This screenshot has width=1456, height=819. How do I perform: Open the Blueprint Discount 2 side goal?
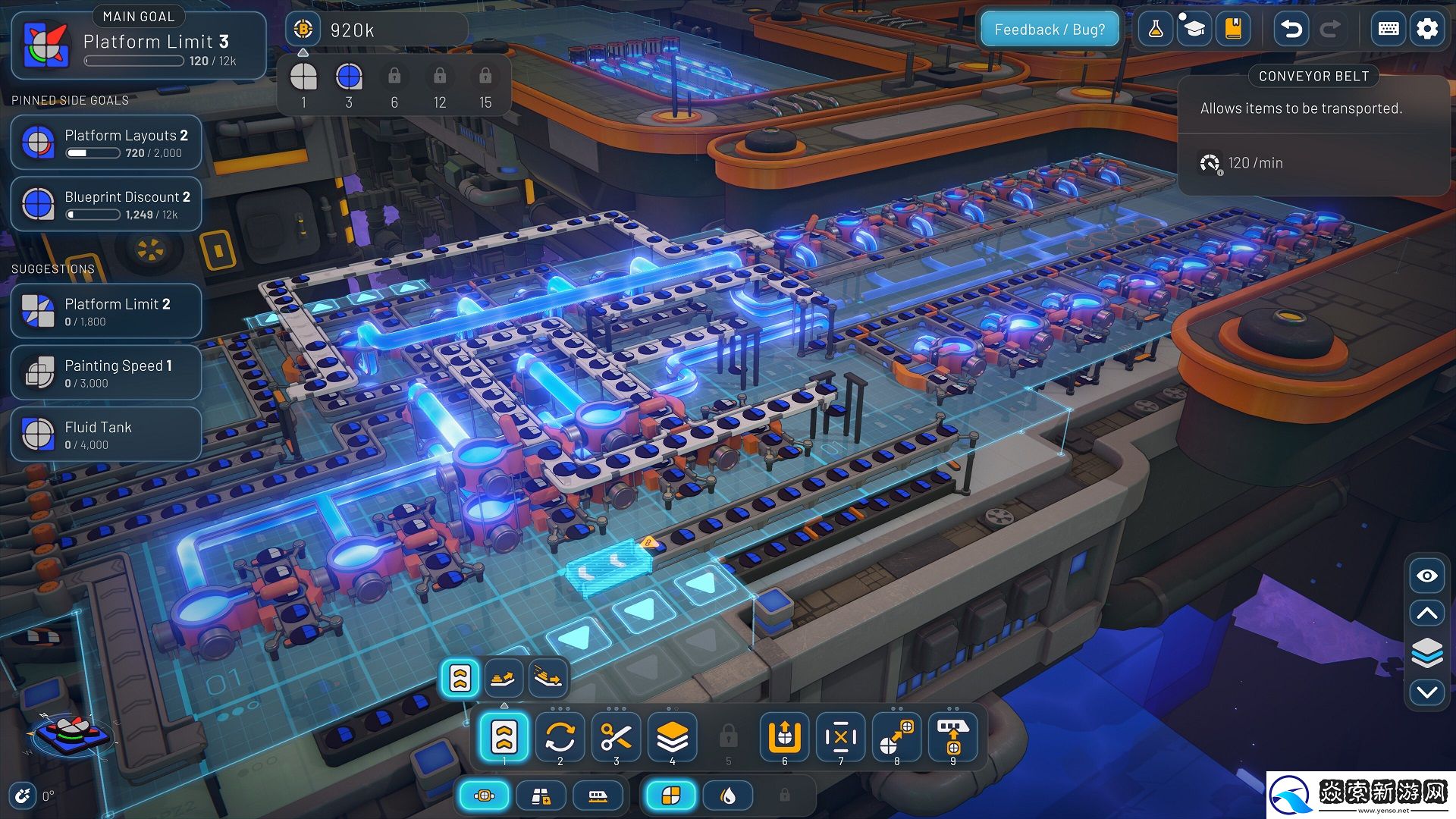(106, 204)
